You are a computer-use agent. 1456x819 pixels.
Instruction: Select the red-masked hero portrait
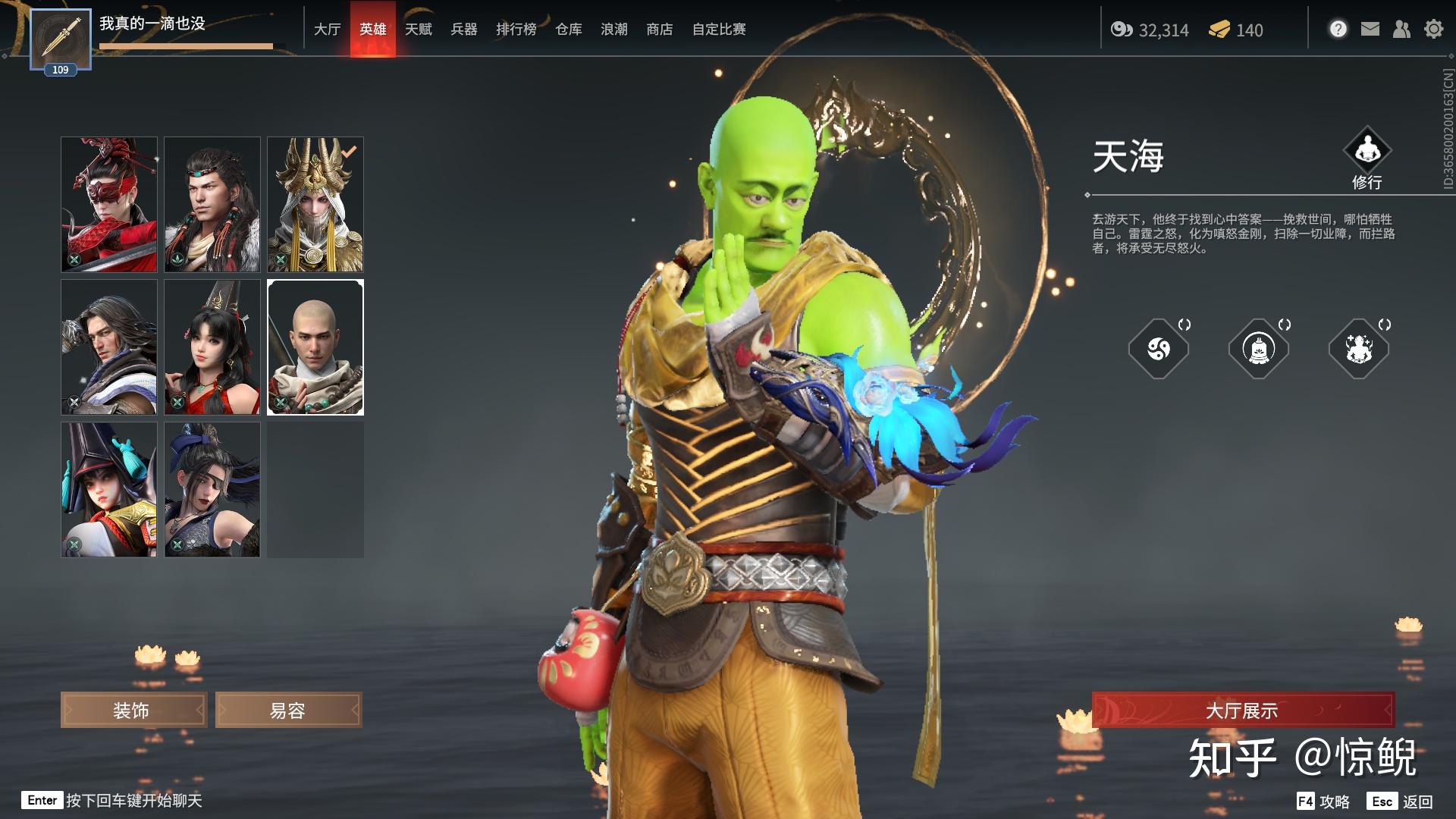click(109, 205)
